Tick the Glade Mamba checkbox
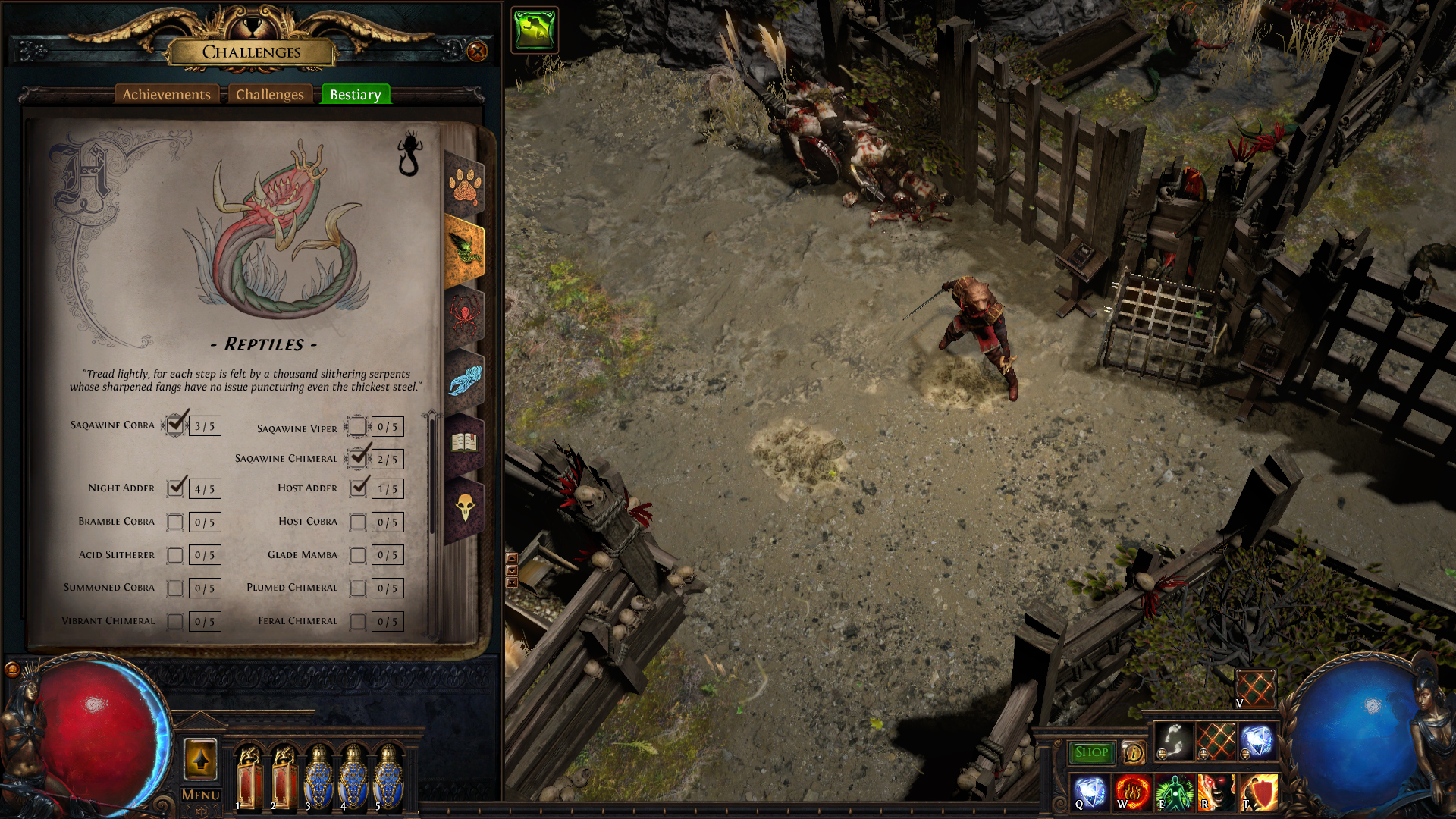Image resolution: width=1456 pixels, height=819 pixels. [358, 555]
